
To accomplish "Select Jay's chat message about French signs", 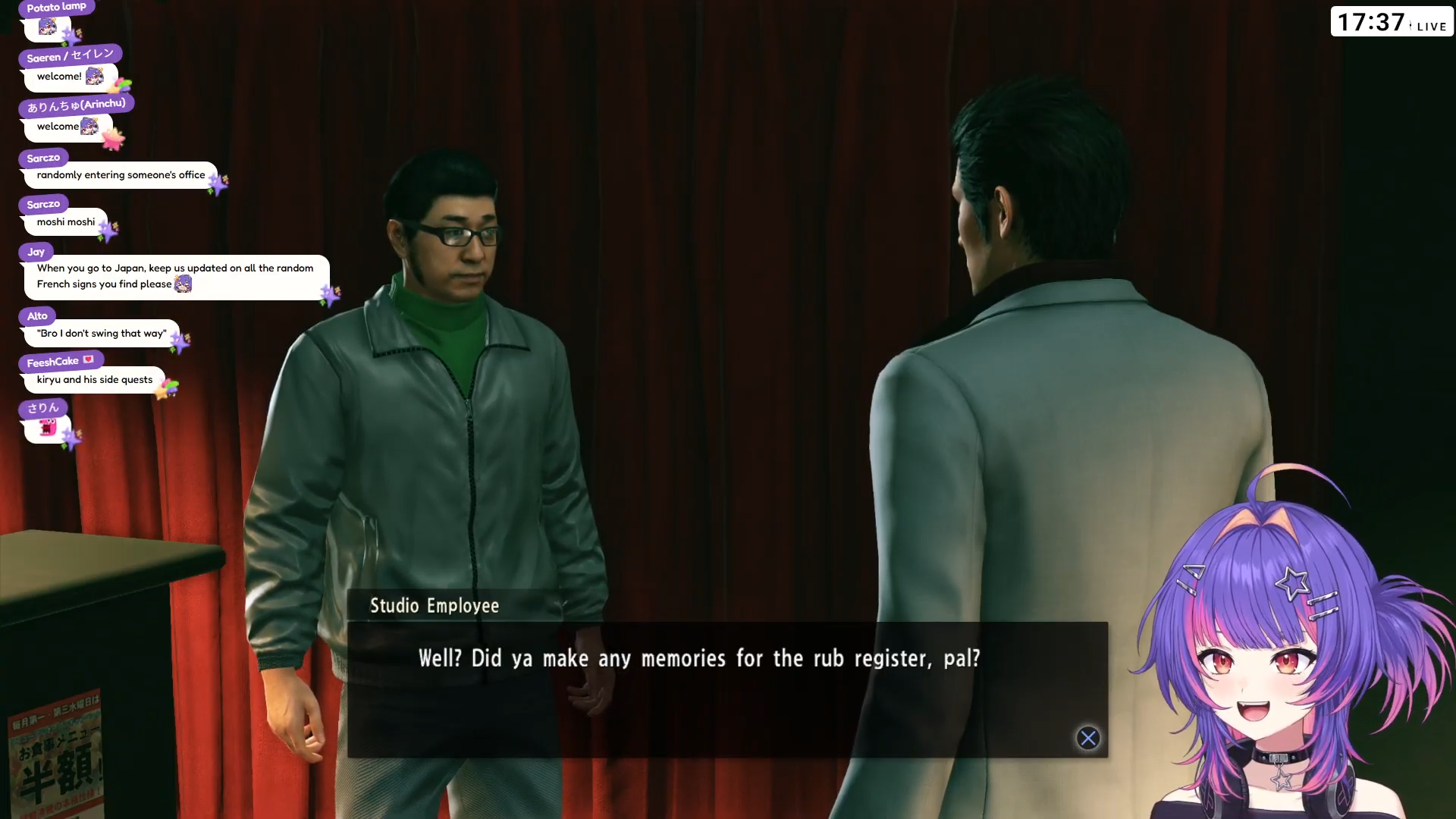I will [x=176, y=277].
